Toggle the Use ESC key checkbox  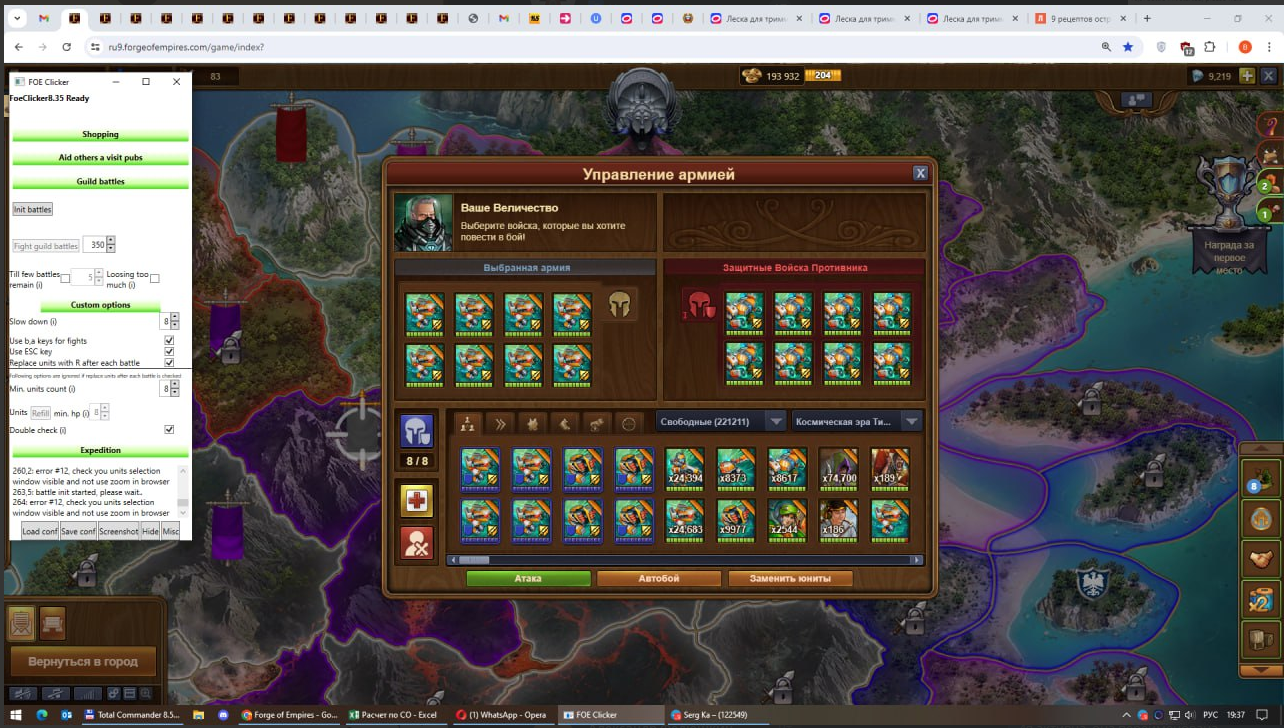point(169,352)
